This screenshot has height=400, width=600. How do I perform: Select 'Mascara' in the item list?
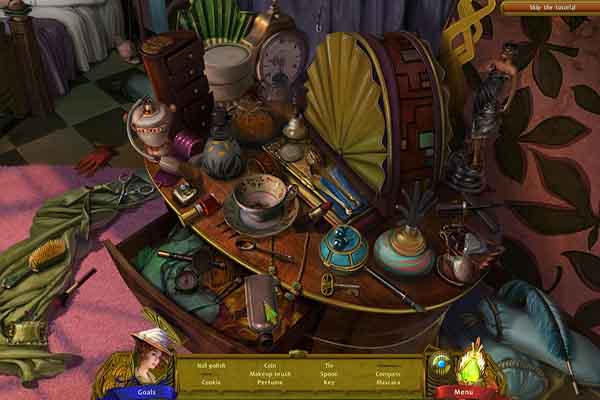[389, 381]
